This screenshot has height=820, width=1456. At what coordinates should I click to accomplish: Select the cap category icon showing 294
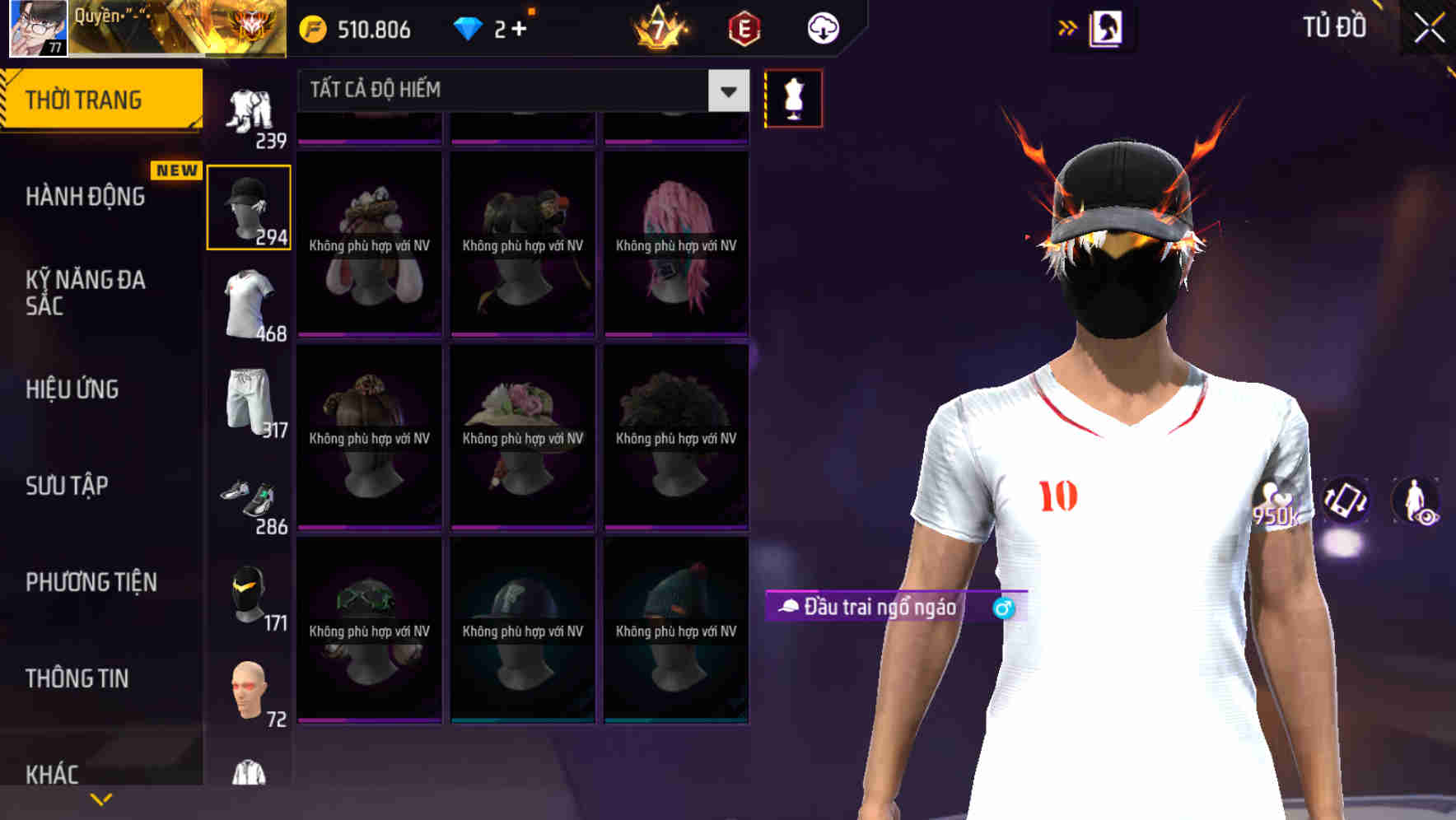[248, 206]
